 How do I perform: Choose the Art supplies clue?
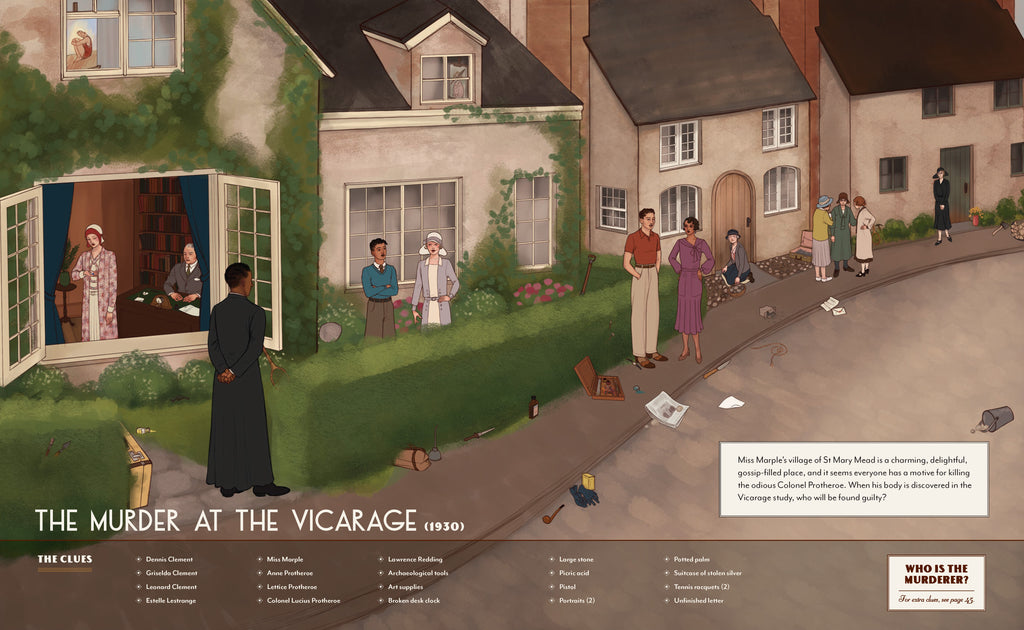[x=406, y=587]
